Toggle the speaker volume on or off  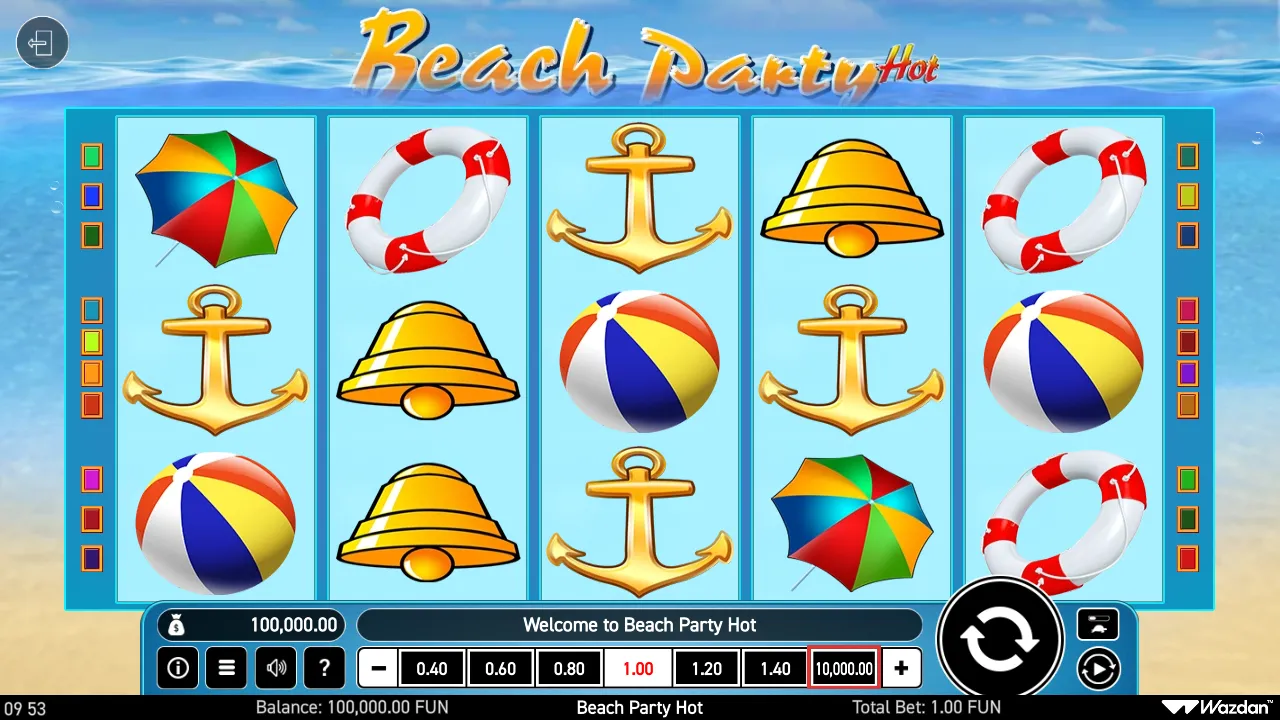point(275,668)
